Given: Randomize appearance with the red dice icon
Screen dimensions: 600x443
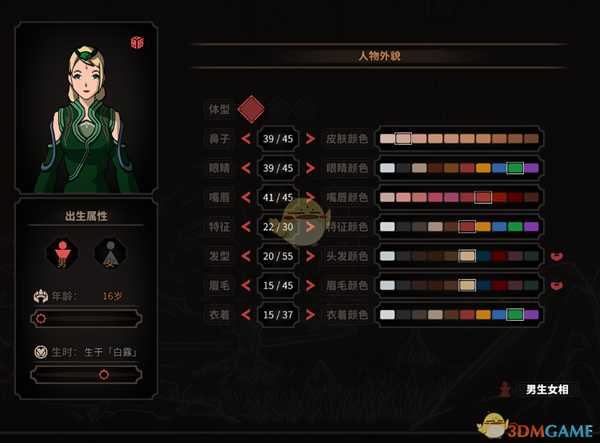Looking at the screenshot, I should (137, 42).
